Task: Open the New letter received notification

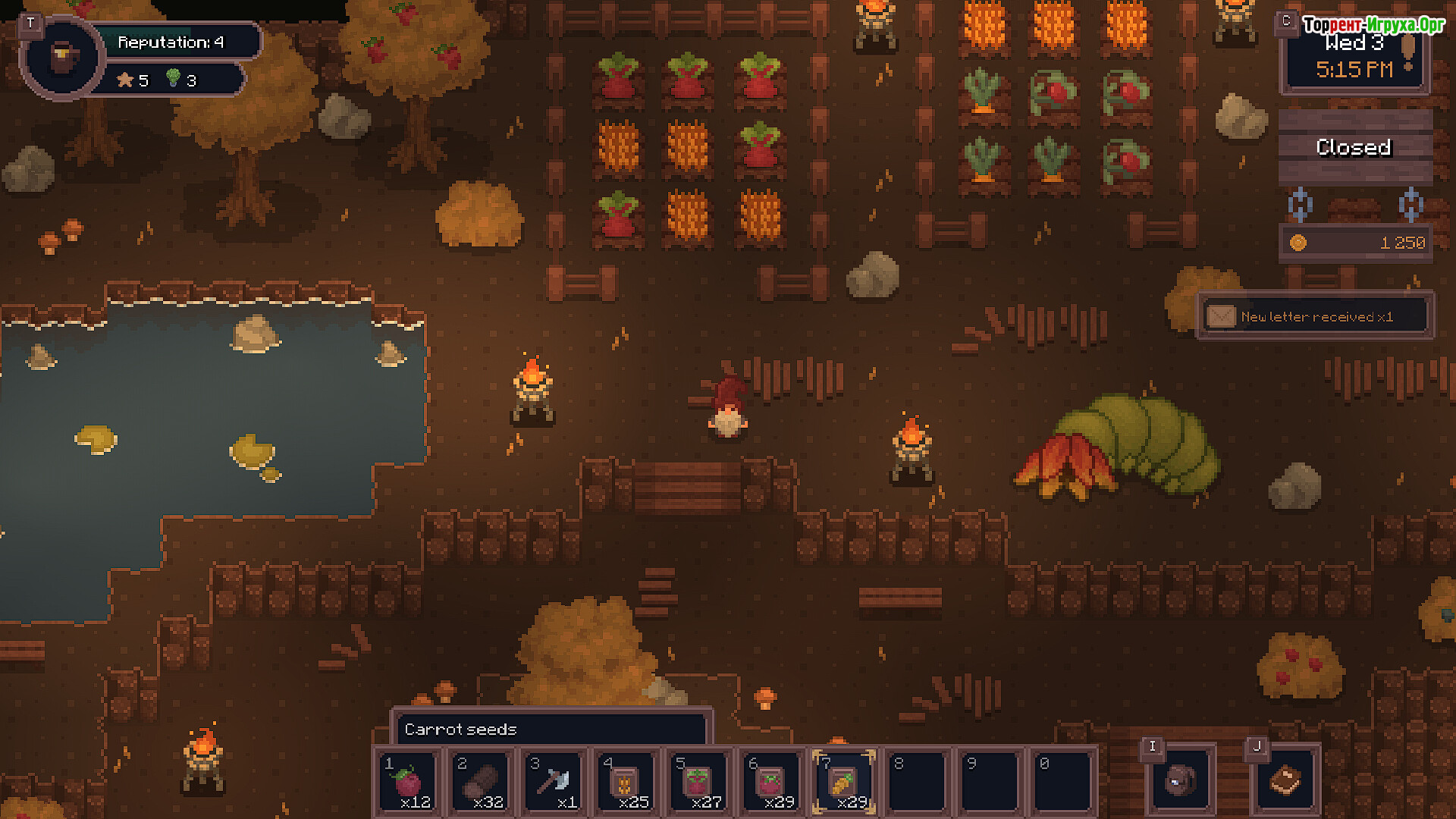Action: tap(1315, 316)
